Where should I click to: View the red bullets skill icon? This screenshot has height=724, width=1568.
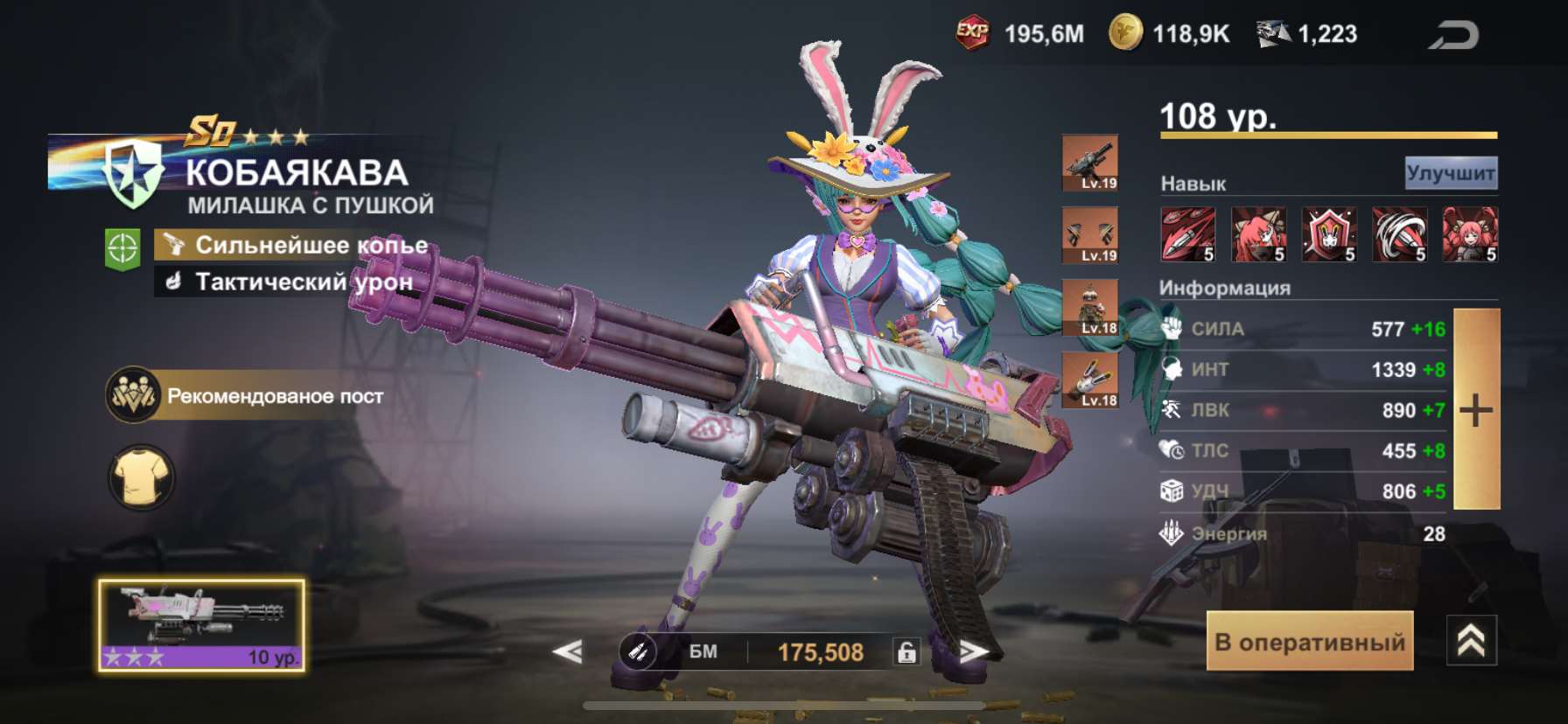1187,234
